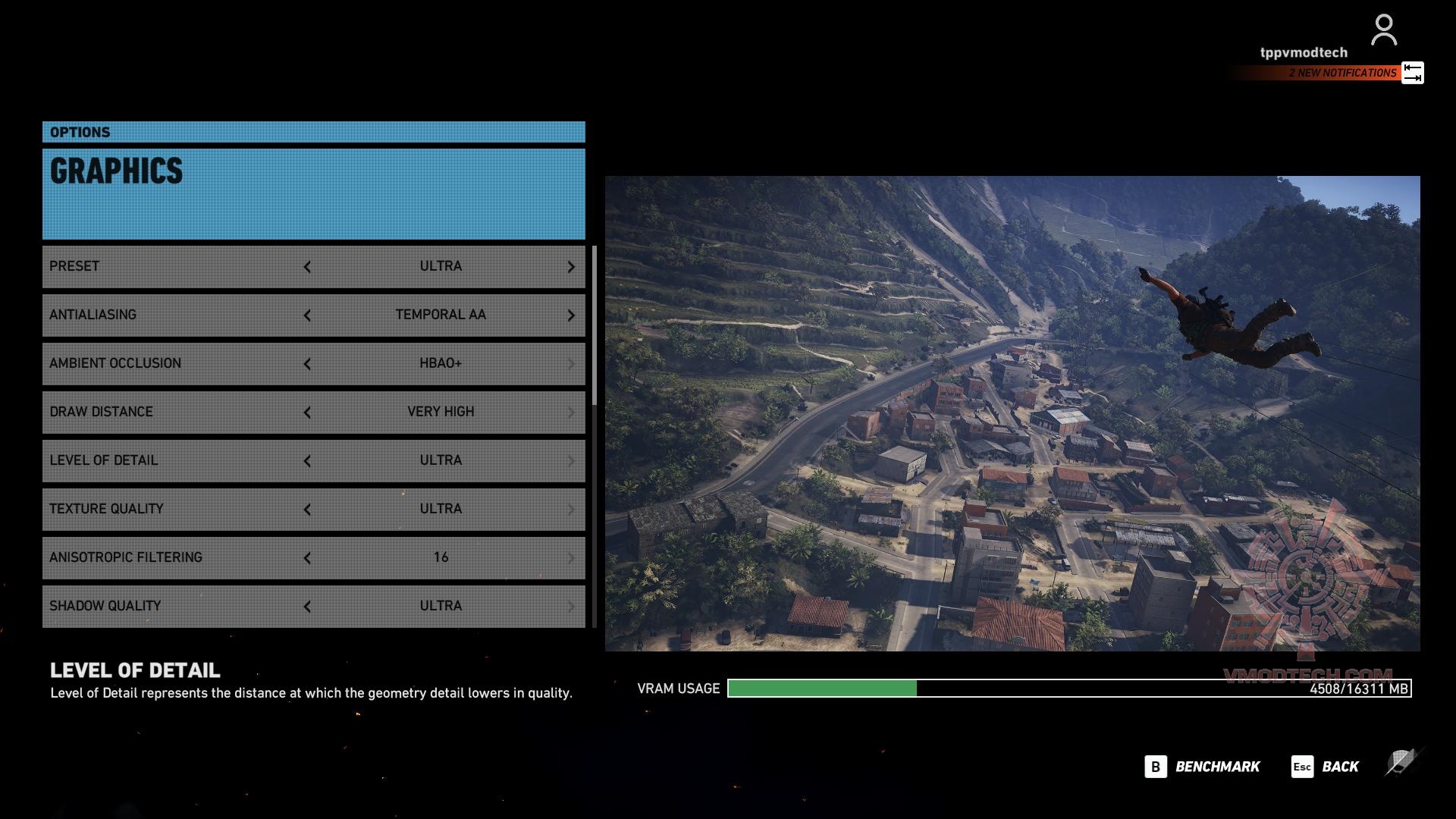Choose the Anisotropic Filtering row
The image size is (1456, 819).
coord(174,557)
